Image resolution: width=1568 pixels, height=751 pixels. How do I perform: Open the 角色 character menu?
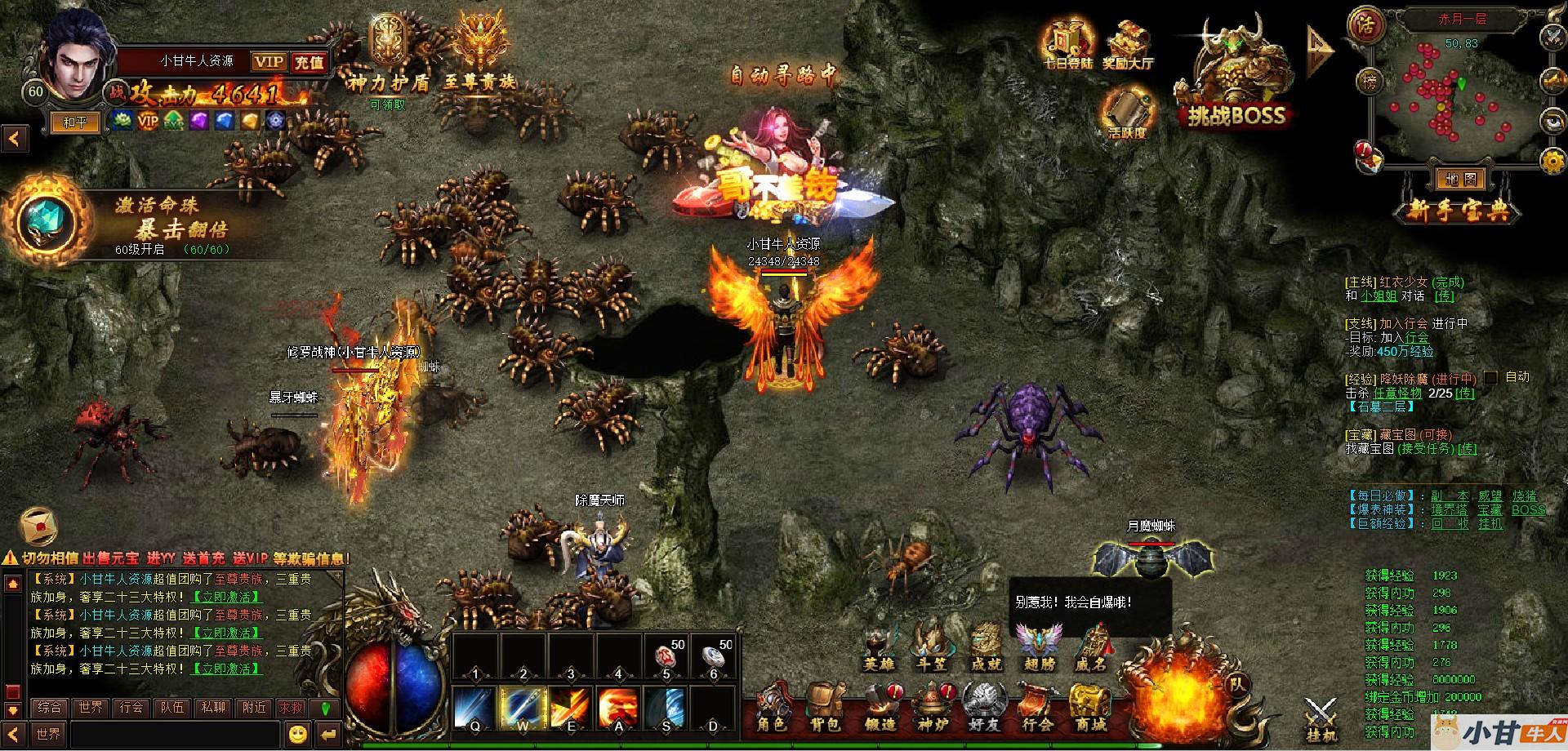pyautogui.click(x=771, y=707)
